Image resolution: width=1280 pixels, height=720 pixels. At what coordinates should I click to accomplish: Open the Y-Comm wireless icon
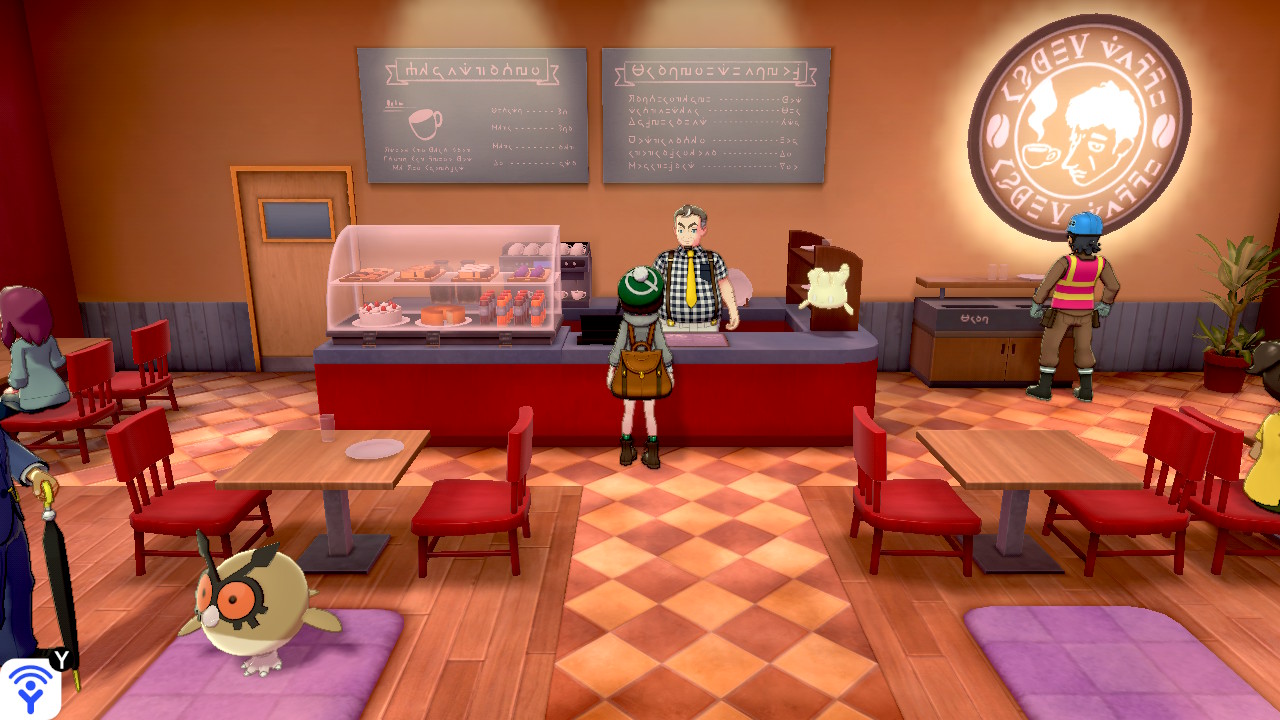point(30,688)
